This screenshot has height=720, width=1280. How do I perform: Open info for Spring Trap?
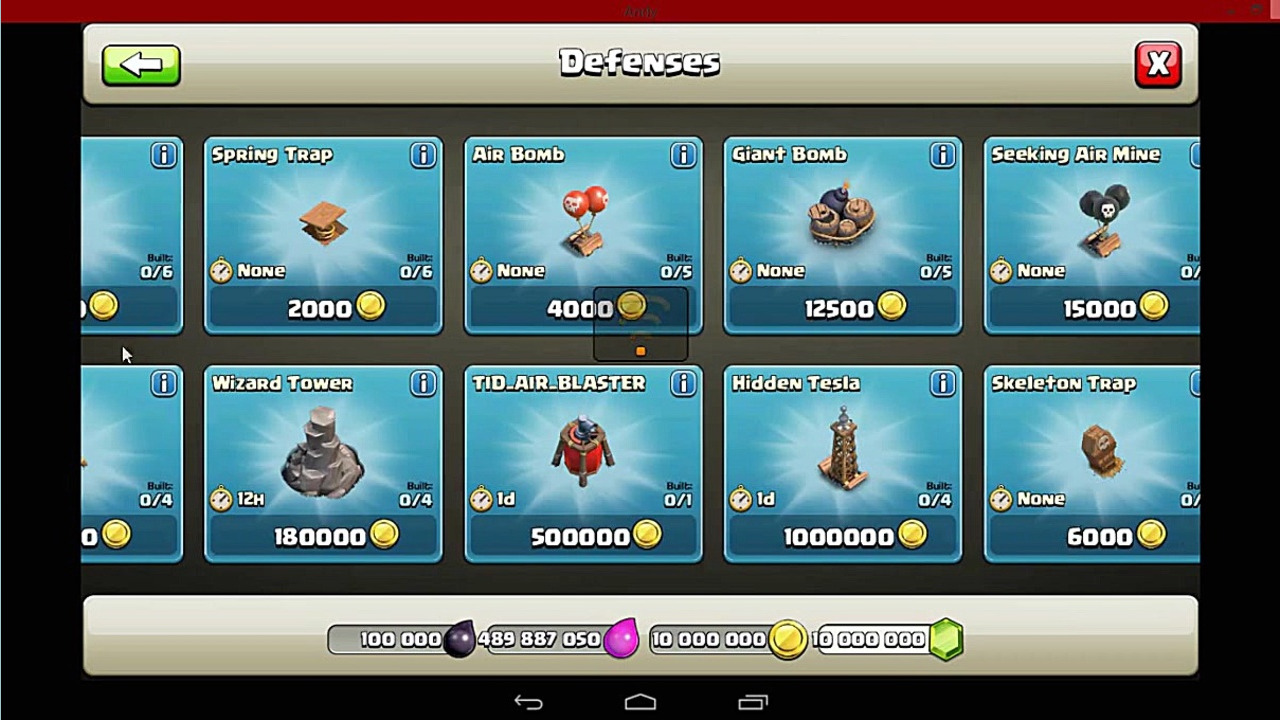click(x=422, y=155)
